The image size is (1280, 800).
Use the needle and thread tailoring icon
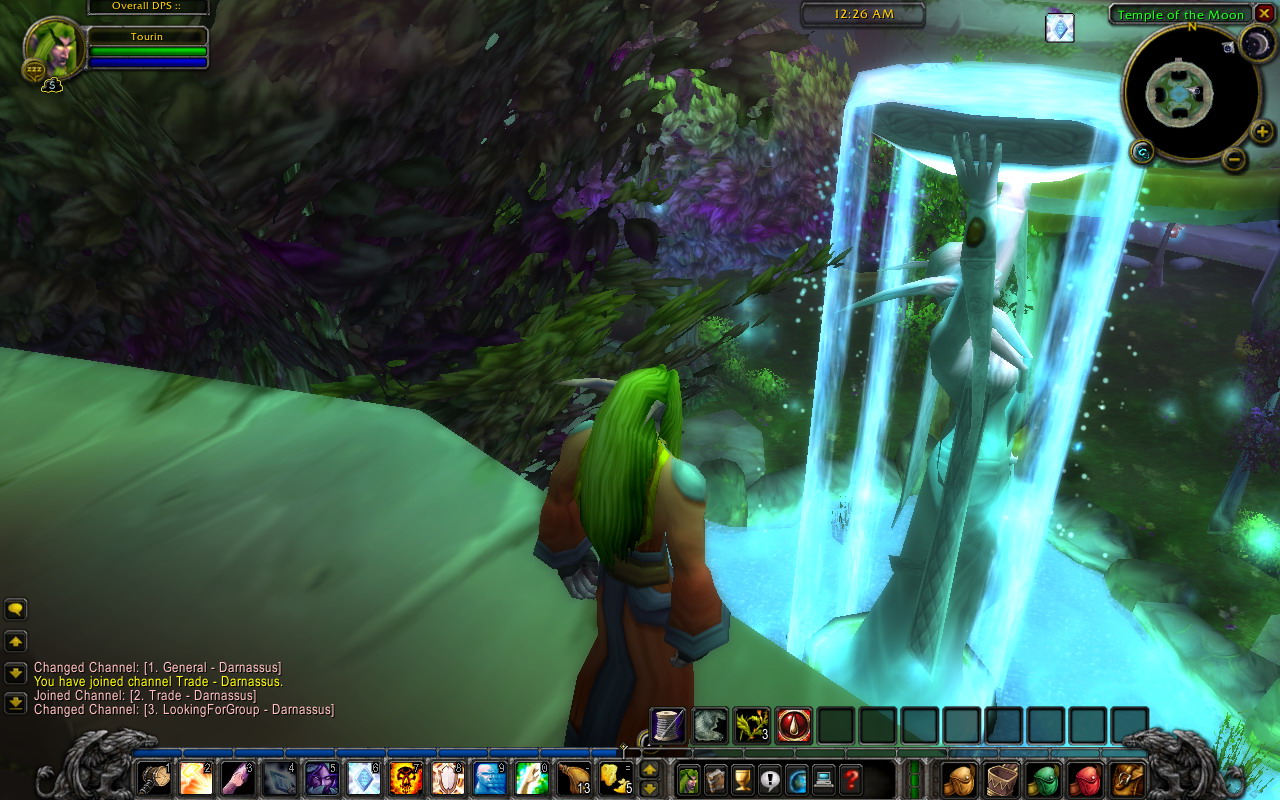click(667, 725)
